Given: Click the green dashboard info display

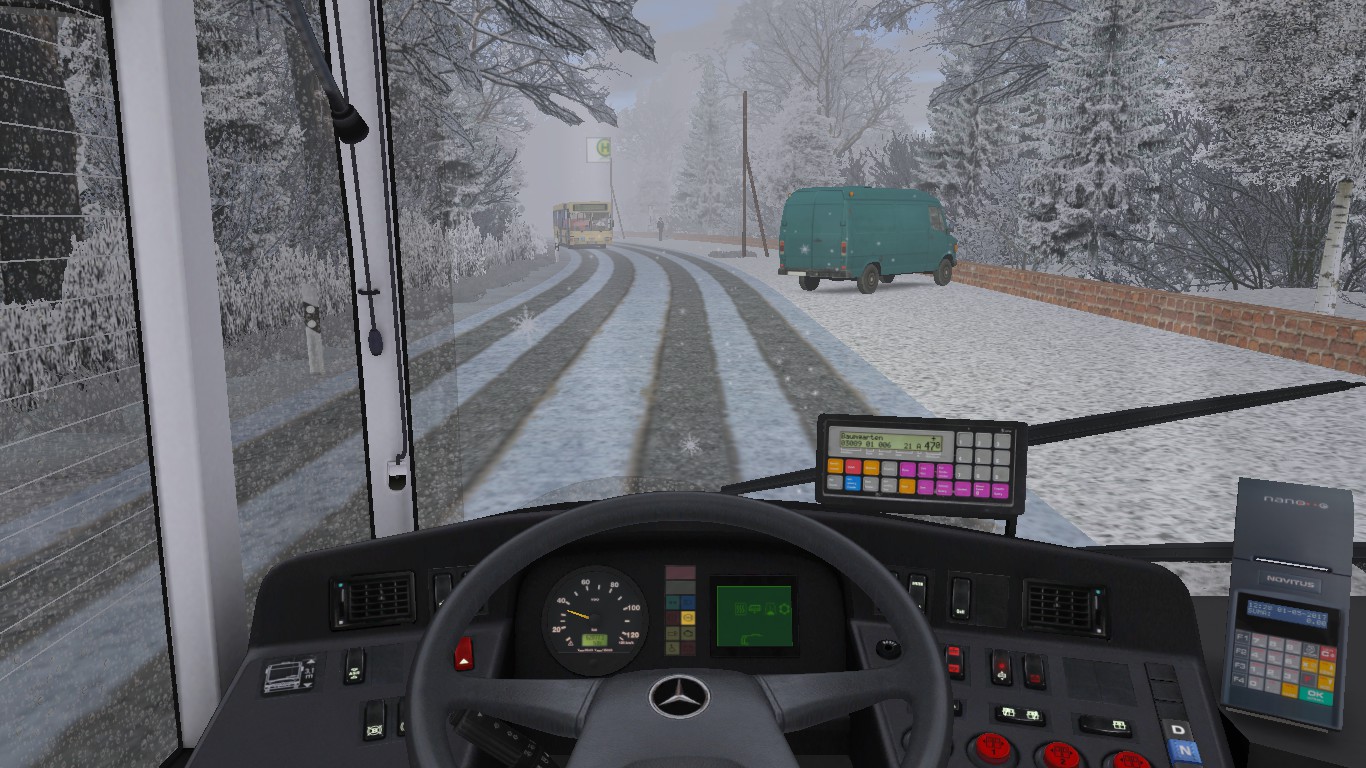Looking at the screenshot, I should [753, 615].
